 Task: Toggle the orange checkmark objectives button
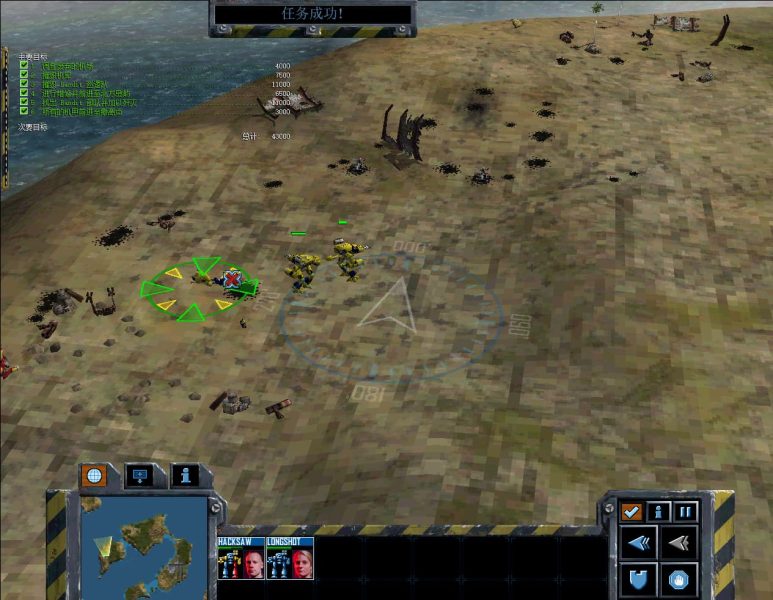point(631,511)
